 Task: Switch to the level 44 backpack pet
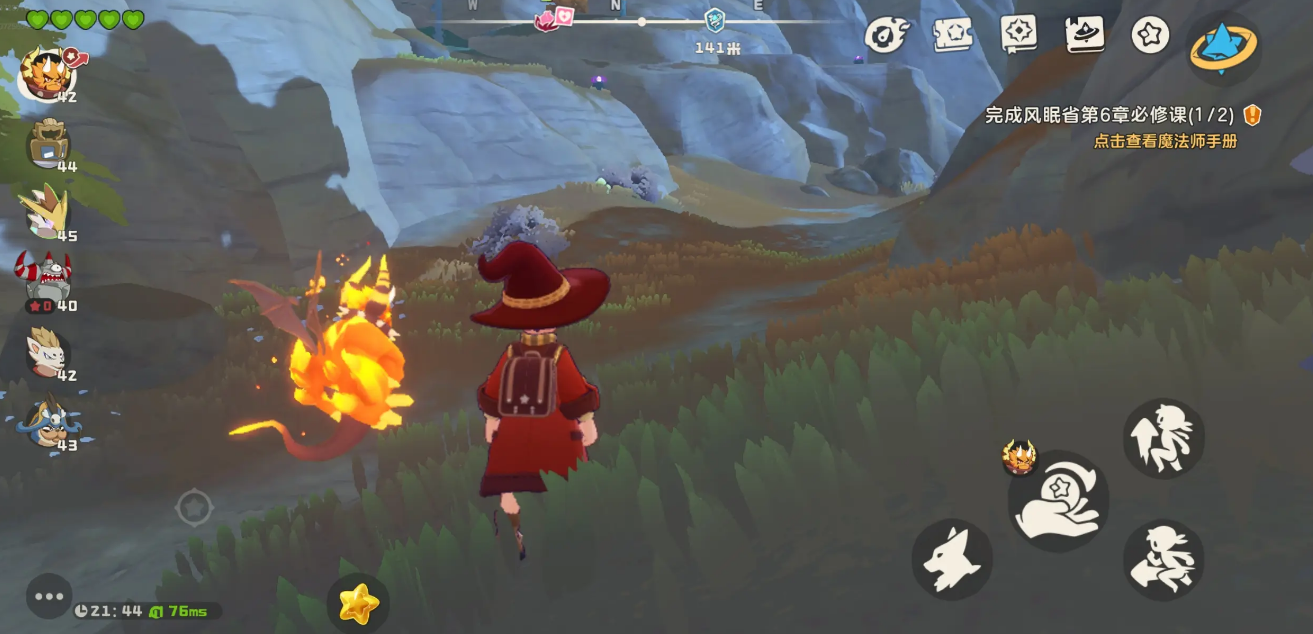[x=48, y=144]
